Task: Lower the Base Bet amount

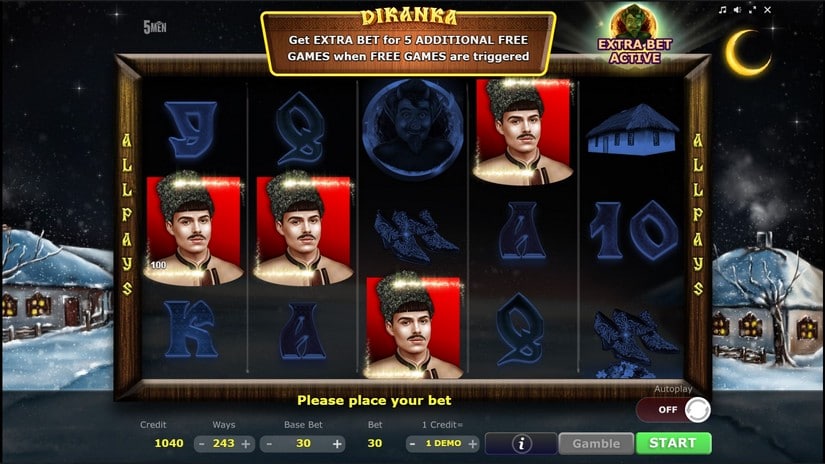Action: click(x=270, y=444)
